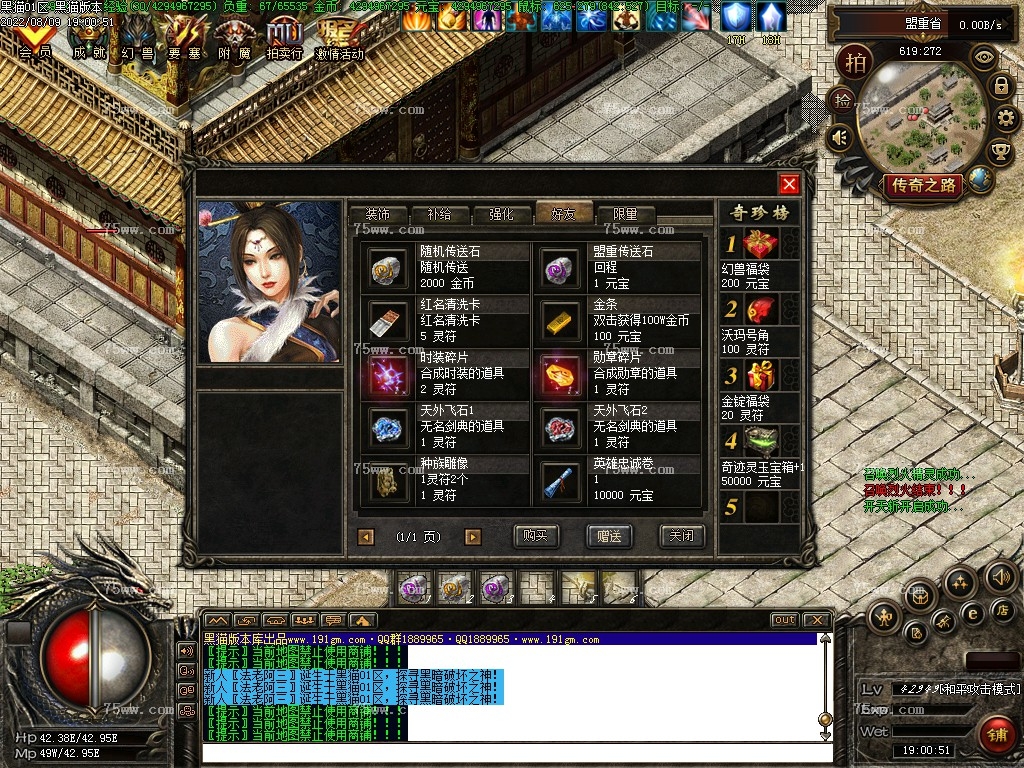Open the 补给 supplies tab
Screen dimensions: 1024x768
click(439, 214)
